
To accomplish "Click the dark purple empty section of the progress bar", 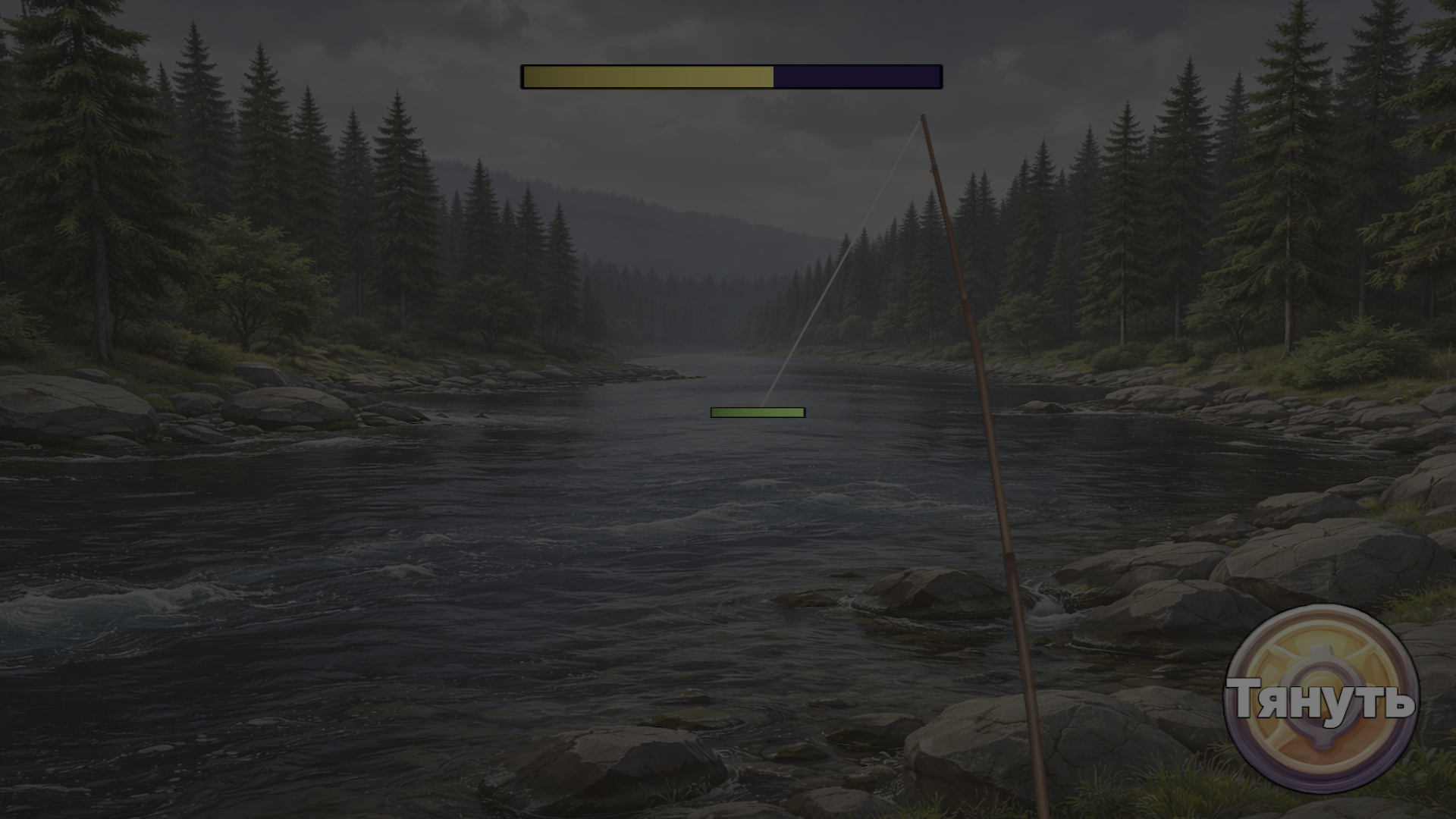I will click(x=857, y=75).
